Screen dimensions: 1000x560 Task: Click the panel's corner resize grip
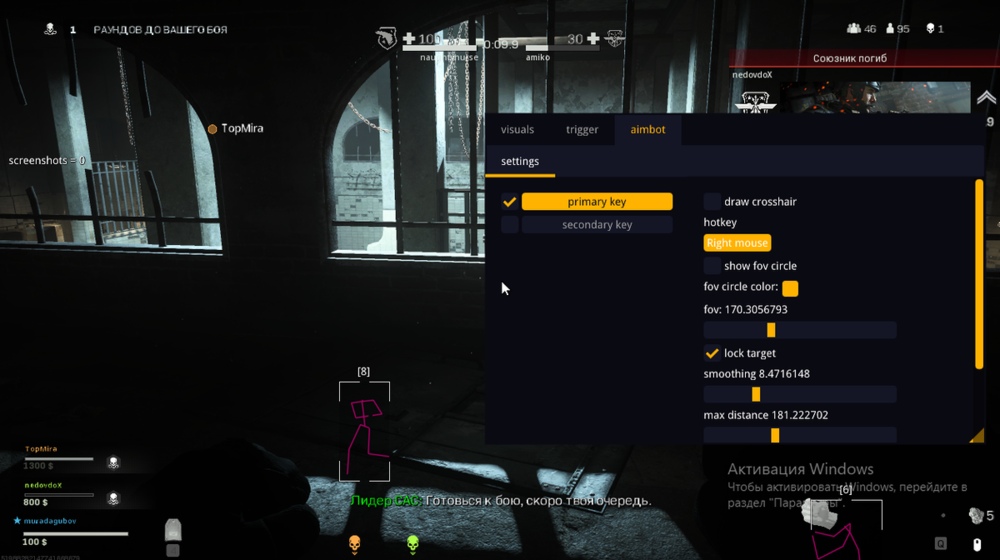click(977, 436)
